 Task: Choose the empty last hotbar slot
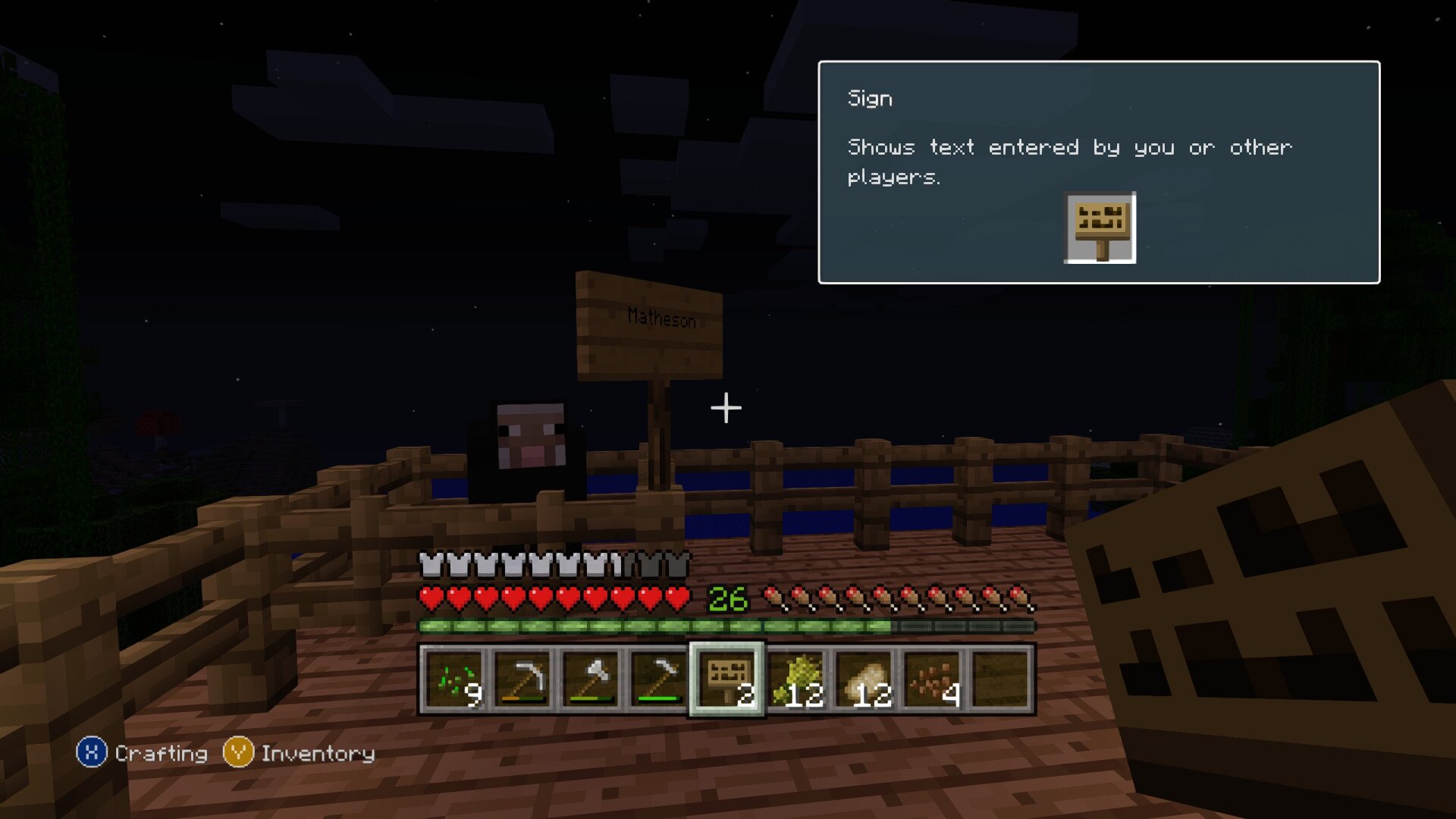click(x=1001, y=679)
